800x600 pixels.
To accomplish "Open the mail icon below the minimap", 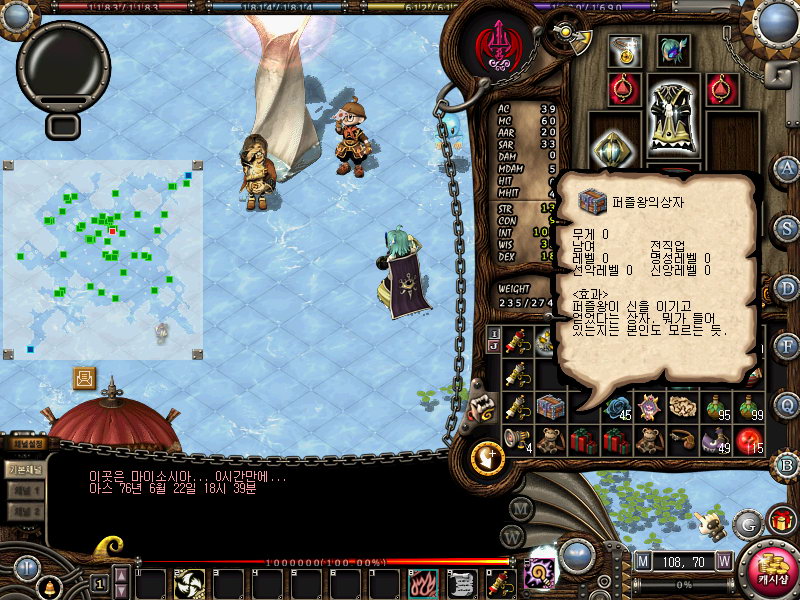I will pyautogui.click(x=85, y=379).
